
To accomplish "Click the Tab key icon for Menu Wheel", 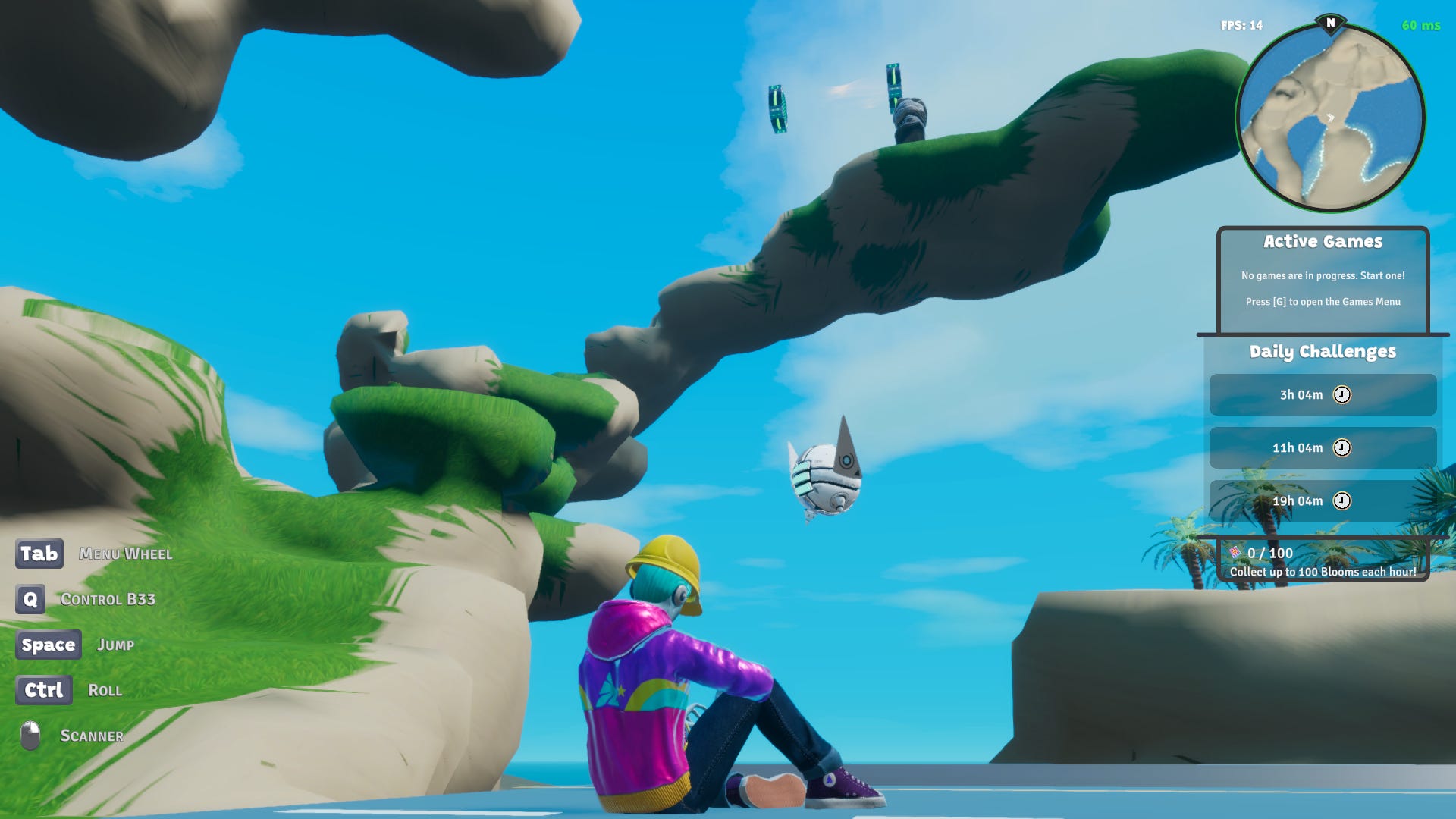I will (39, 554).
